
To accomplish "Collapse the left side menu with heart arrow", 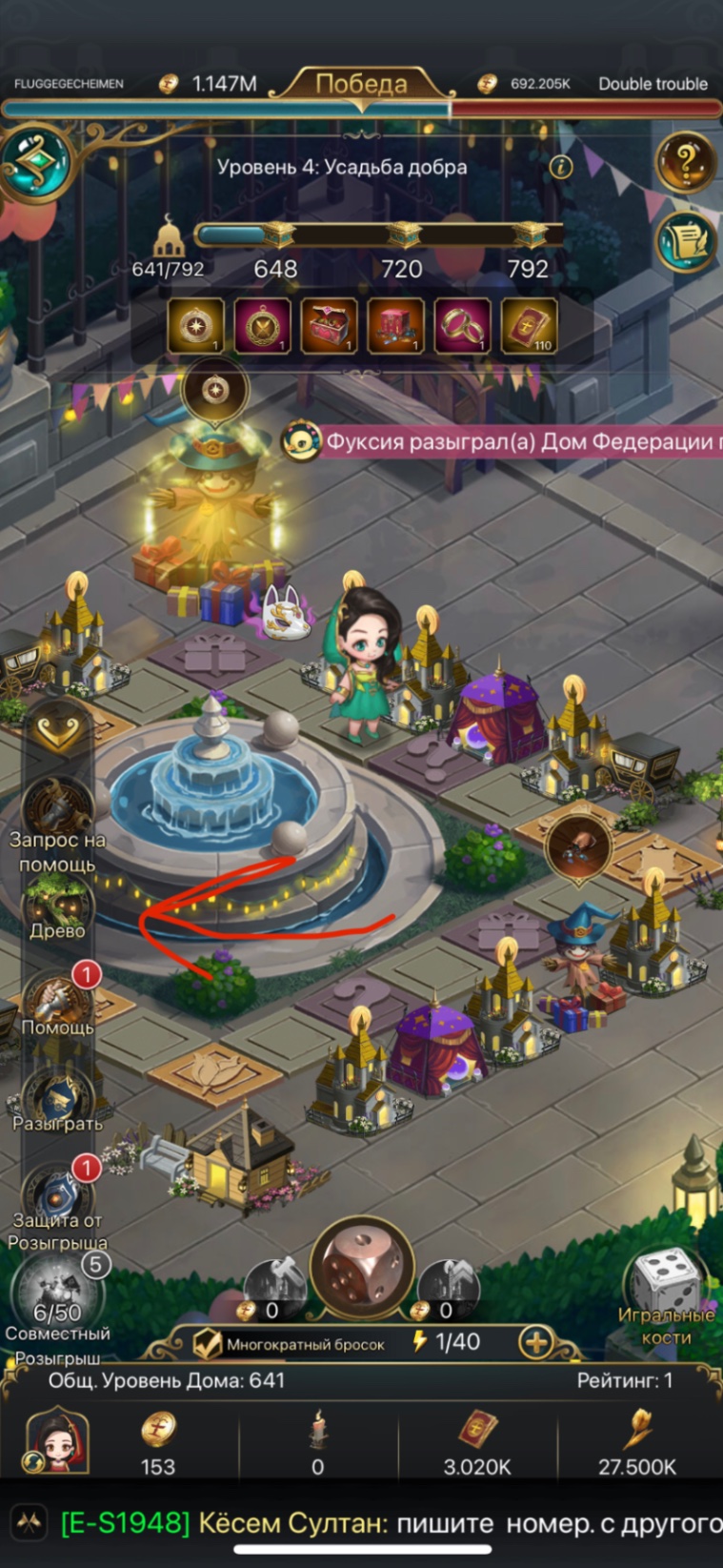I will pyautogui.click(x=57, y=731).
